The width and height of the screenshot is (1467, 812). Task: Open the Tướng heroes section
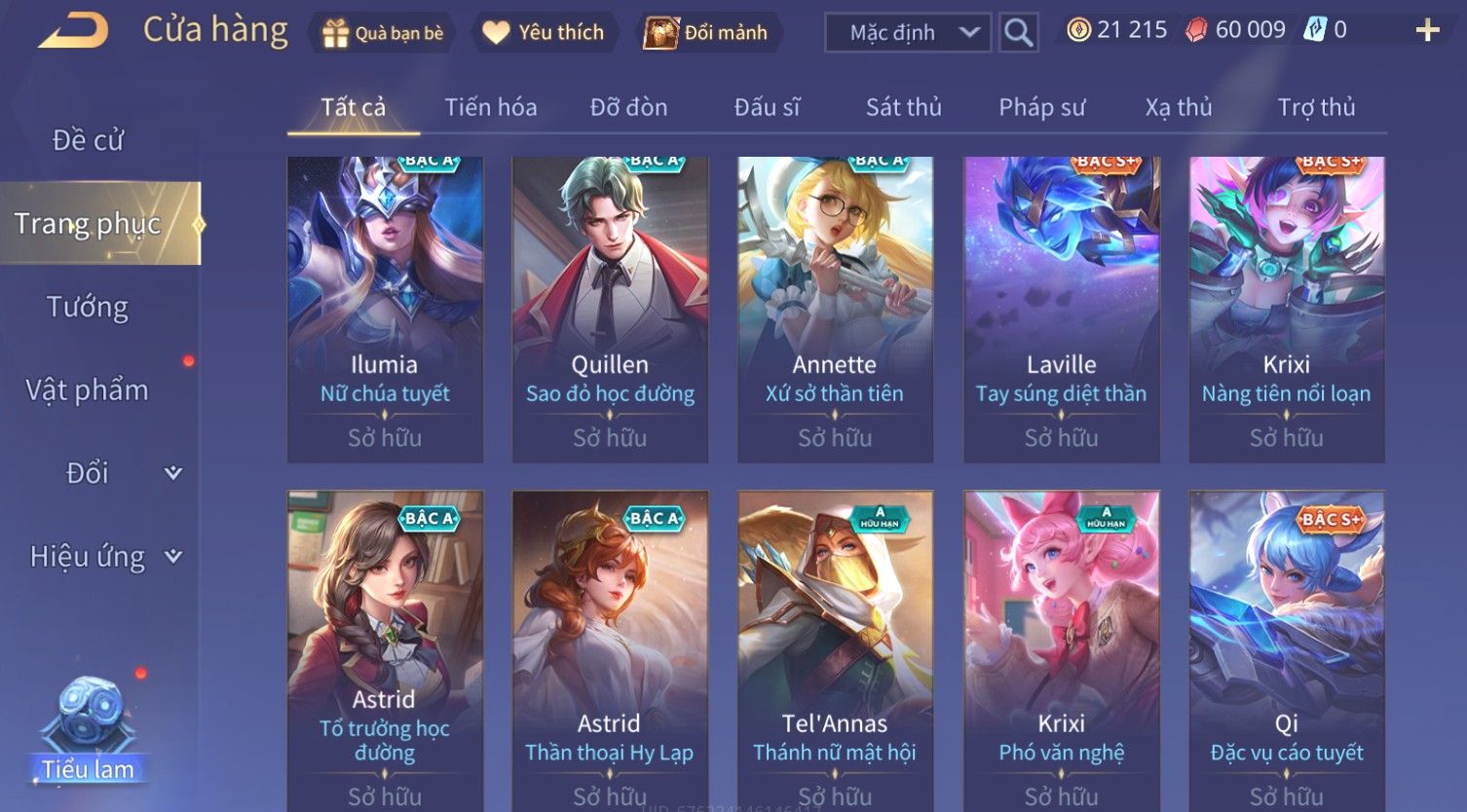88,308
